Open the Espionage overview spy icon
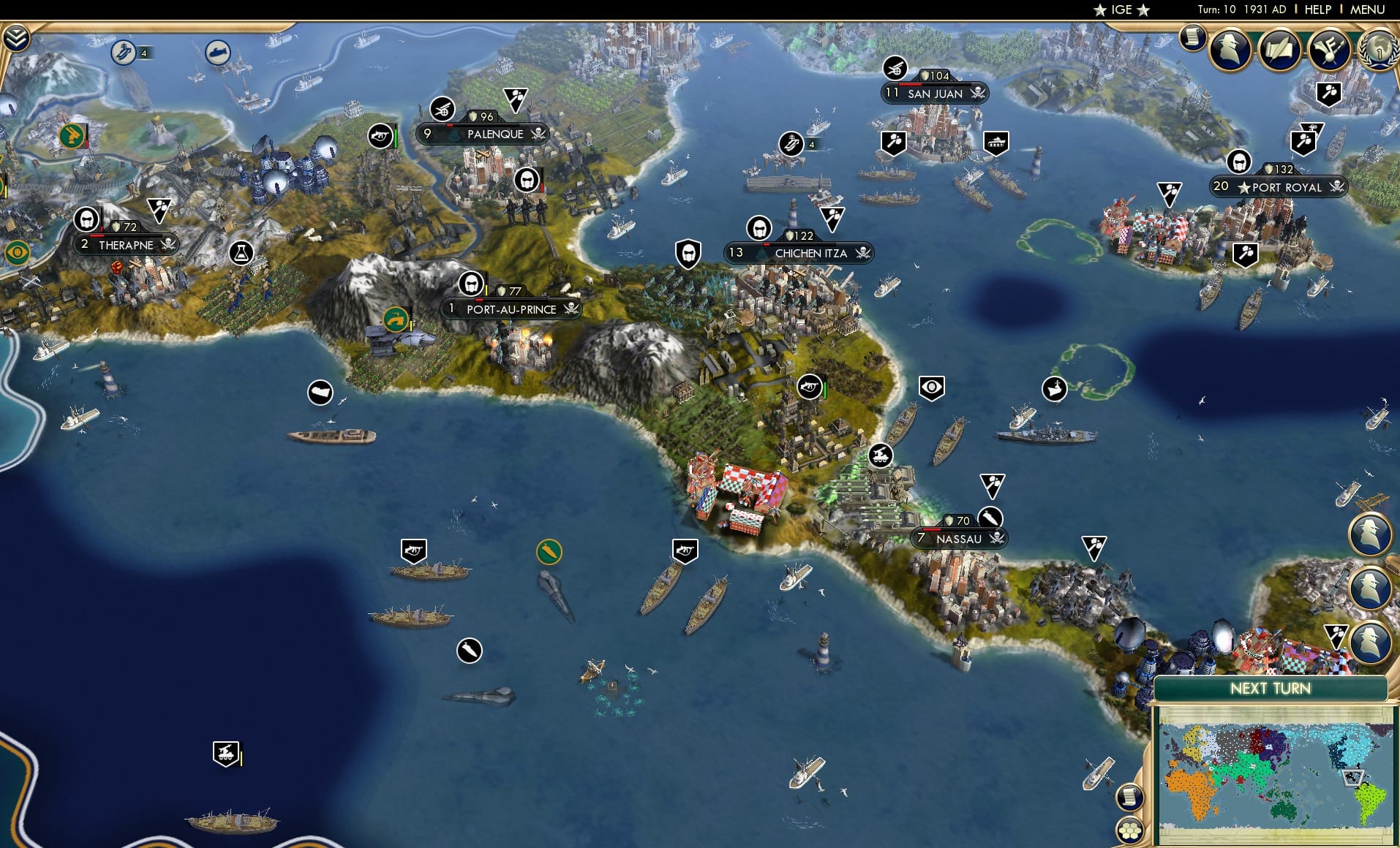Viewport: 1400px width, 848px height. (1229, 49)
